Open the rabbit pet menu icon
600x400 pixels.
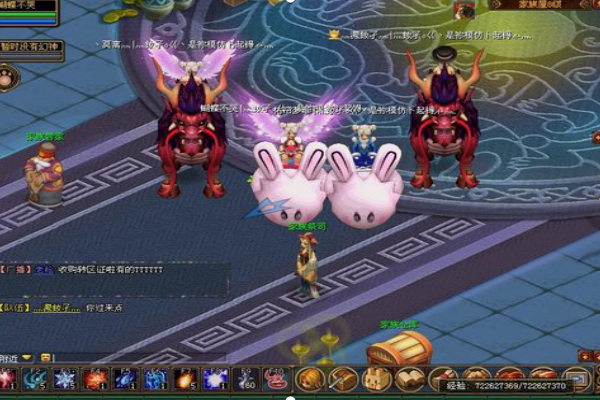pos(377,379)
